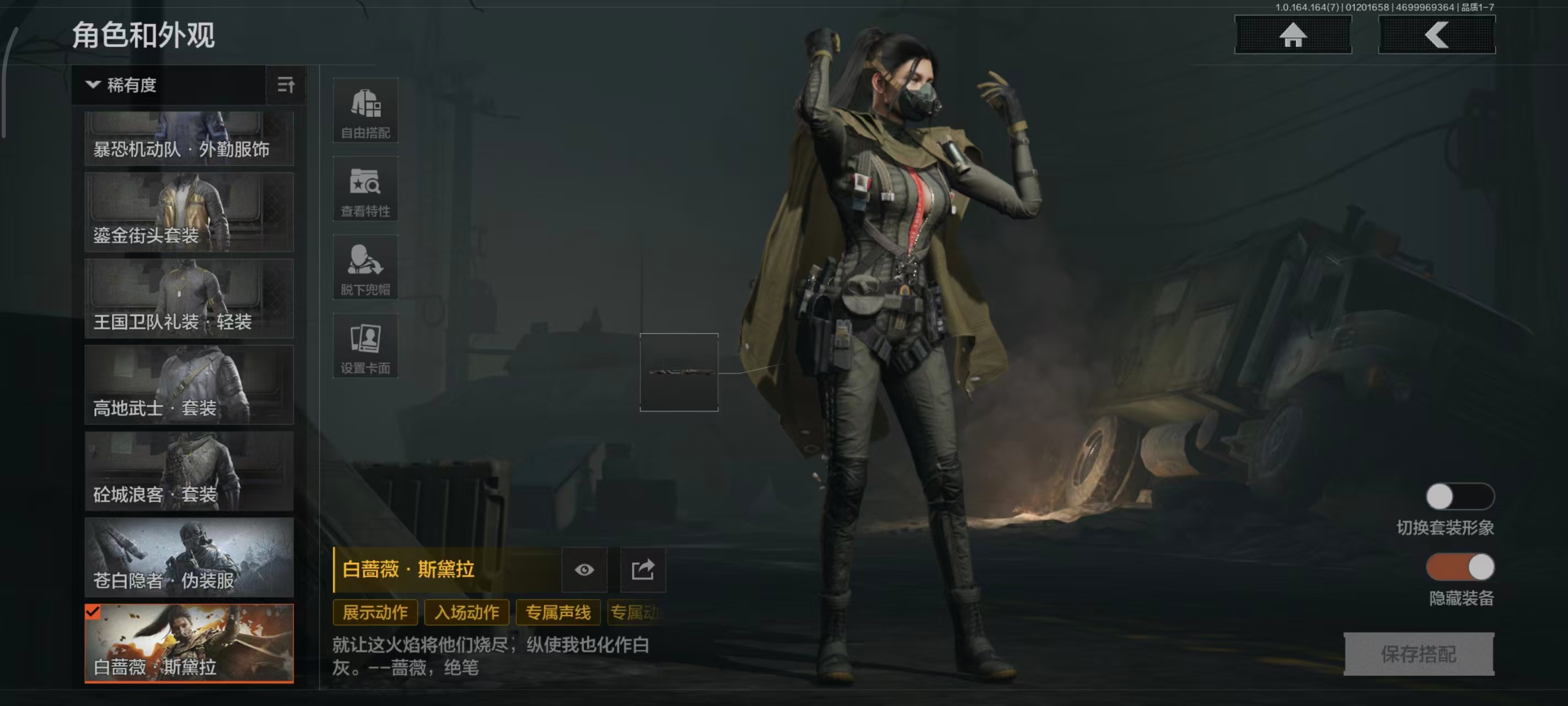Viewport: 1568px width, 706px height.
Task: Click the eye preview icon
Action: coord(584,570)
